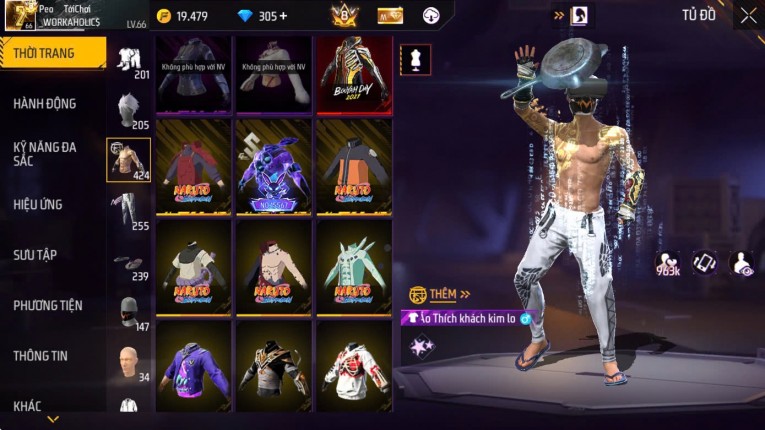765x430 pixels.
Task: Open the THÊM options
Action: click(x=440, y=294)
